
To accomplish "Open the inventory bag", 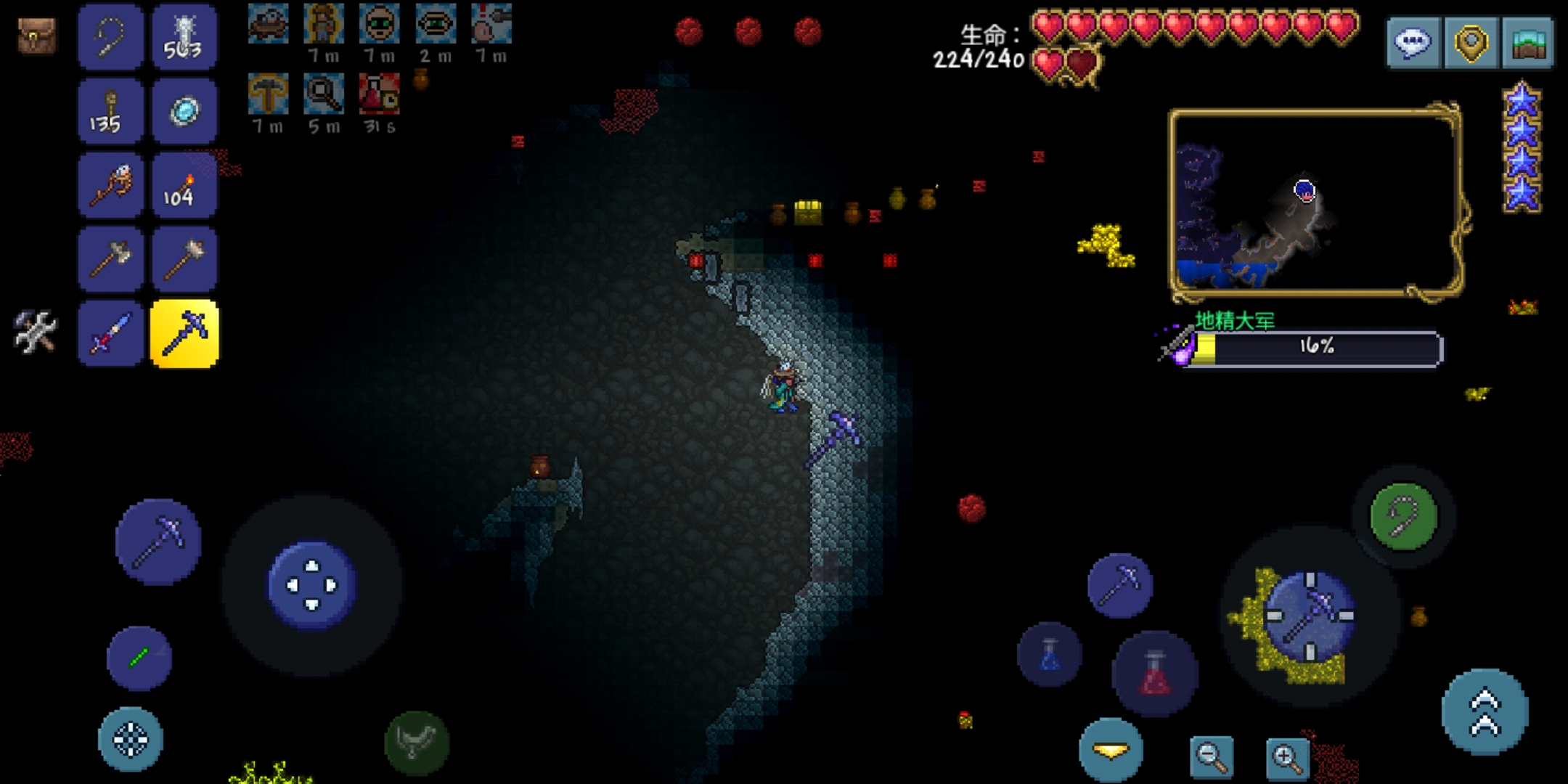I will 36,36.
